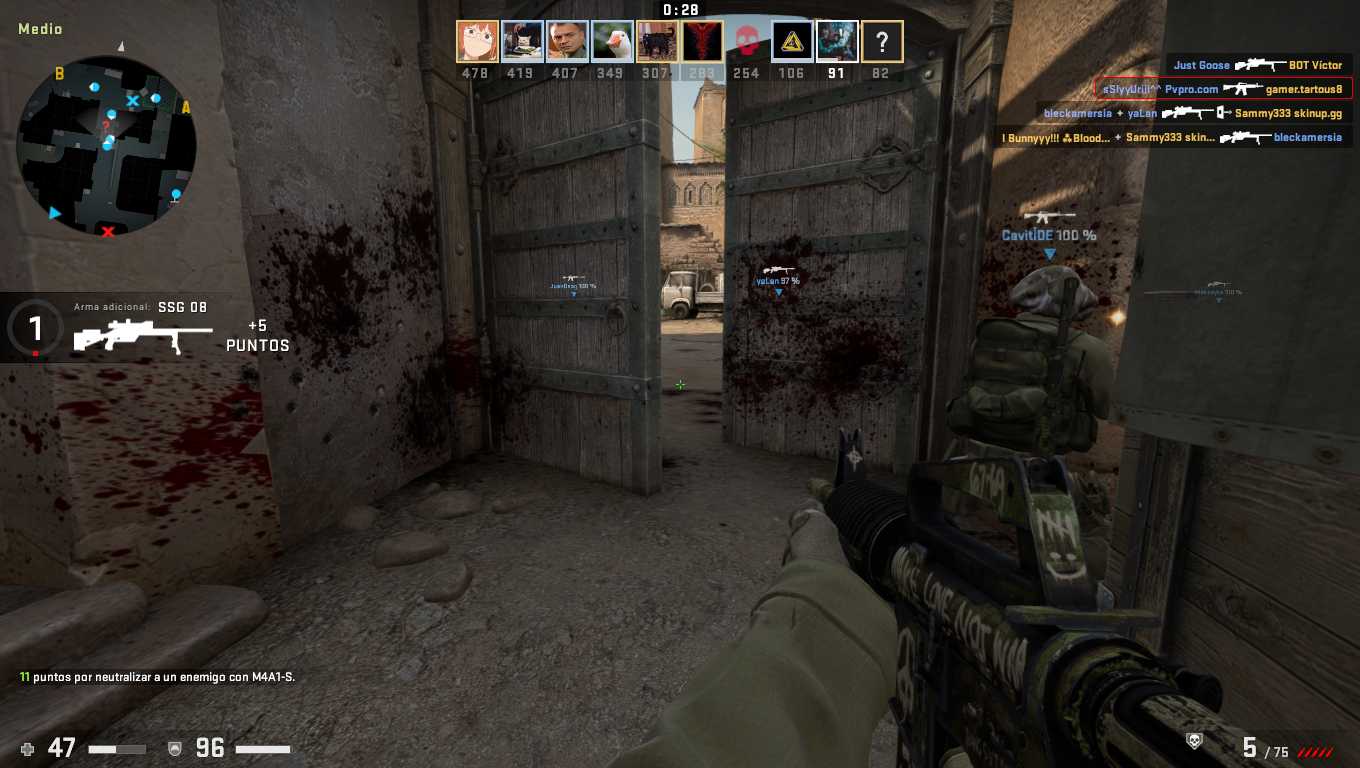This screenshot has width=1360, height=768.
Task: Choose the gray-haired man avatar
Action: [567, 42]
